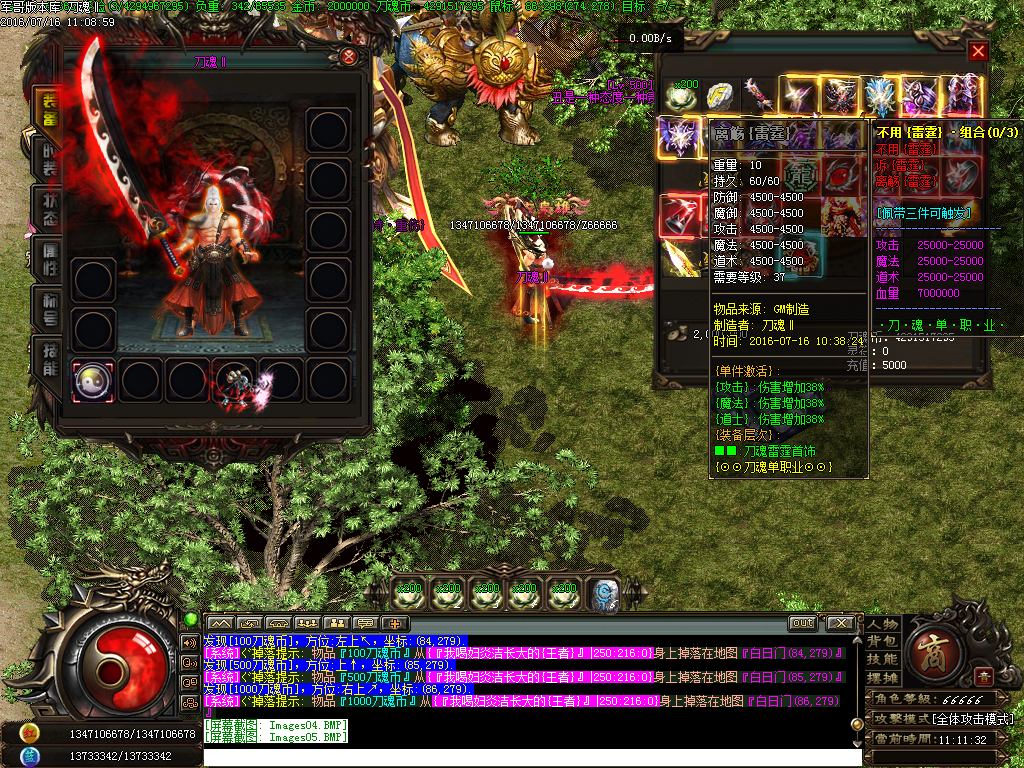Screen dimensions: 1024x768
Task: Select the red horn item in bag
Action: pos(678,216)
